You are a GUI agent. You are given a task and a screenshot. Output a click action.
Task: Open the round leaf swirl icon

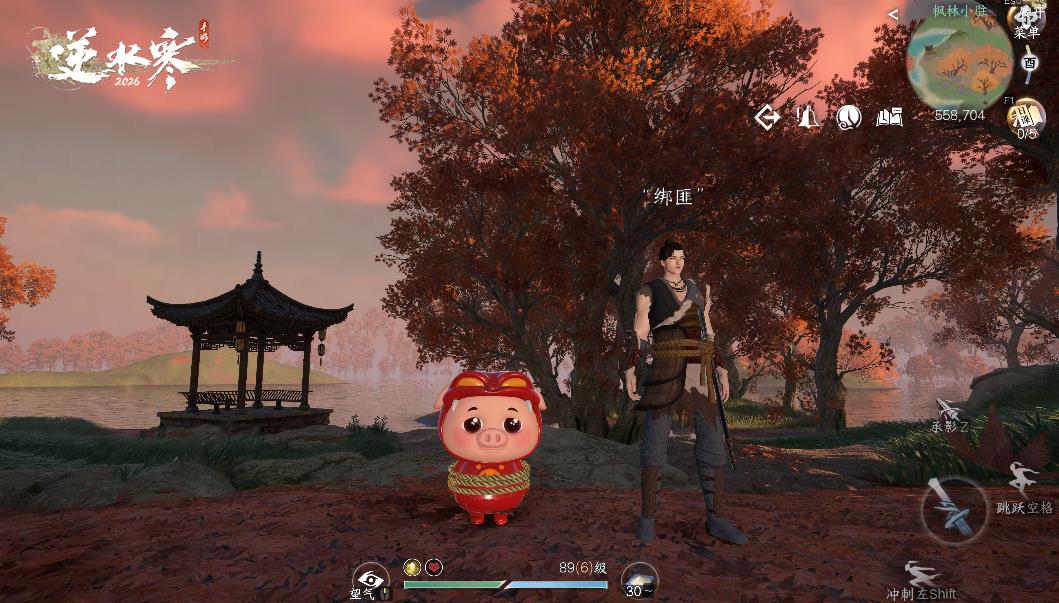pos(849,118)
